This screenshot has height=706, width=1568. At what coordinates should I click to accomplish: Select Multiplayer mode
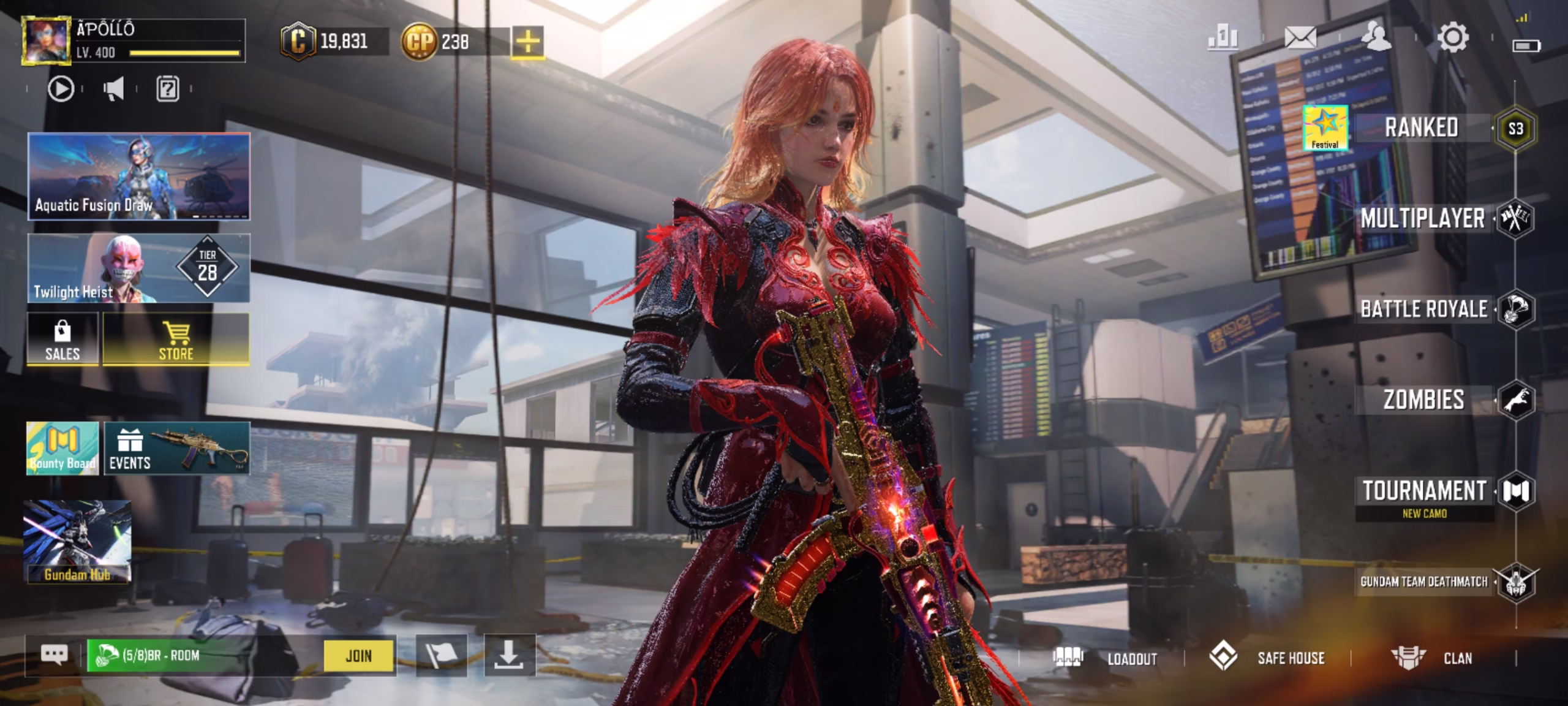(x=1422, y=219)
